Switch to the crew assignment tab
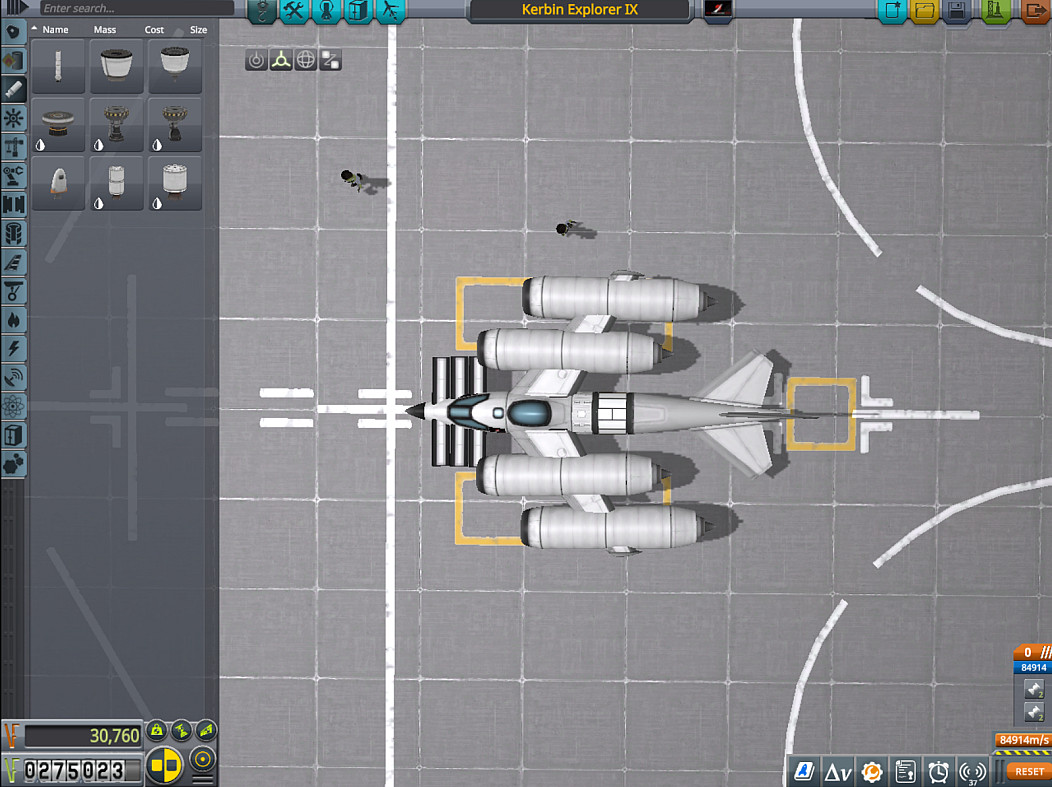 [328, 11]
